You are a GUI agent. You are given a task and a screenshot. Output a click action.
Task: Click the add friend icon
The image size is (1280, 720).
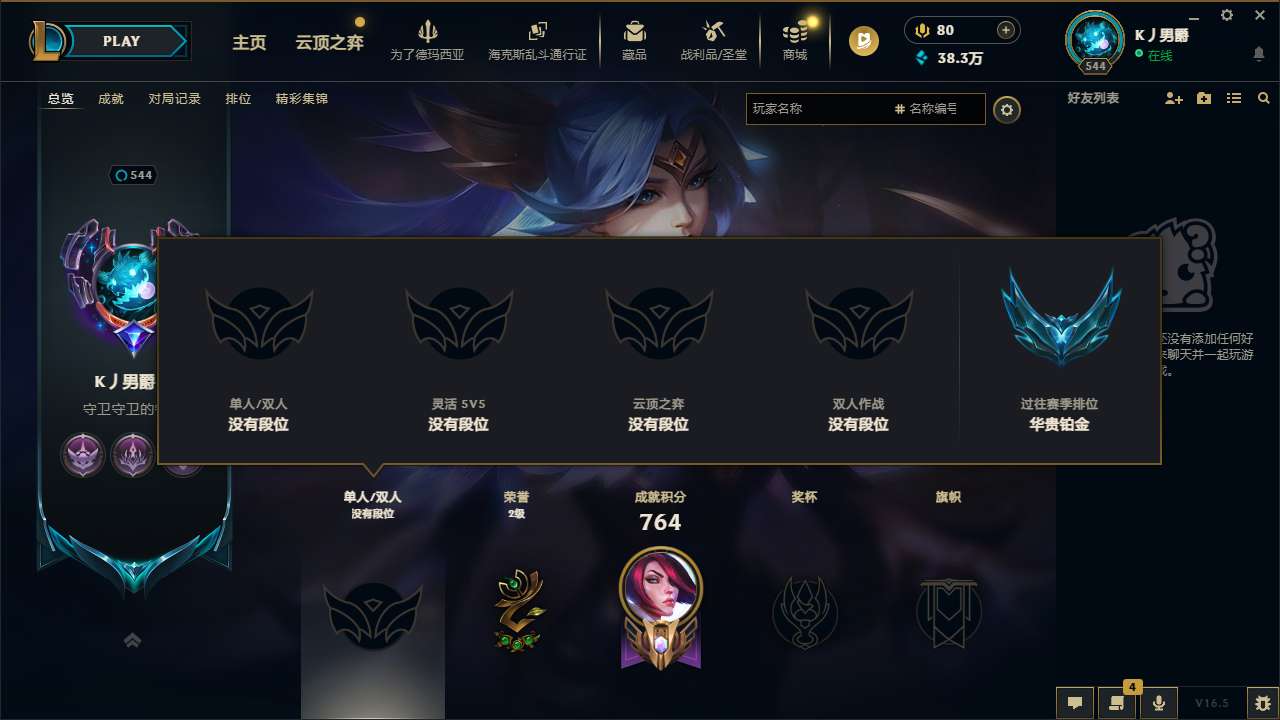tap(1172, 98)
